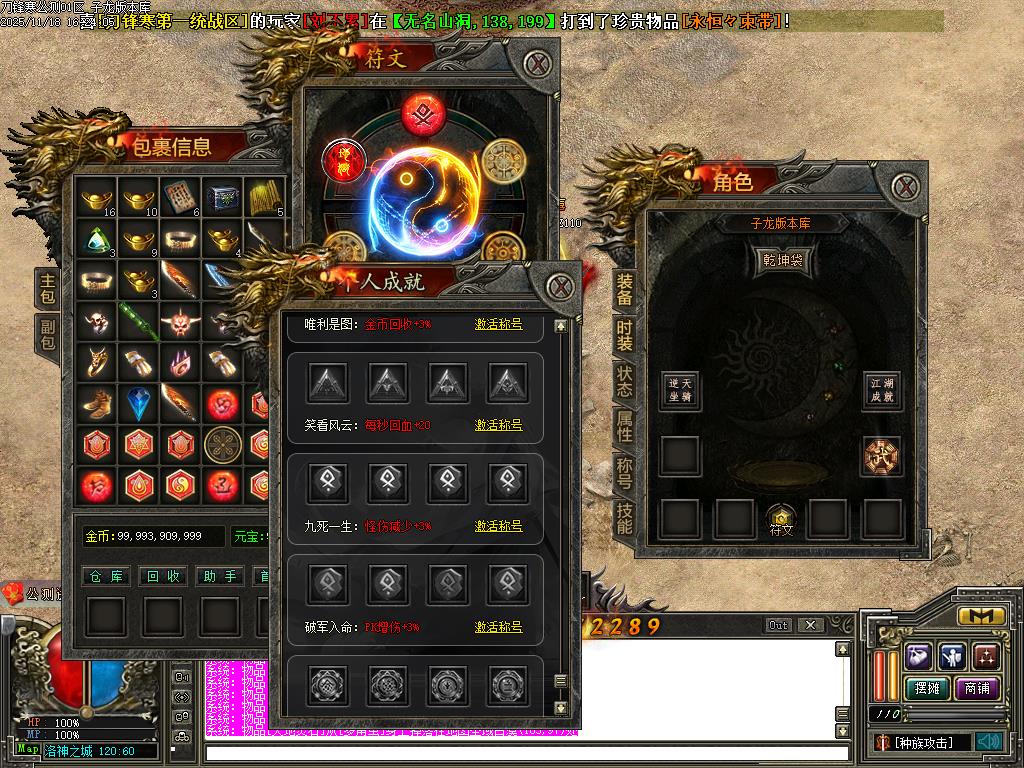Activate the 九死一生 title link
The image size is (1024, 768).
498,526
